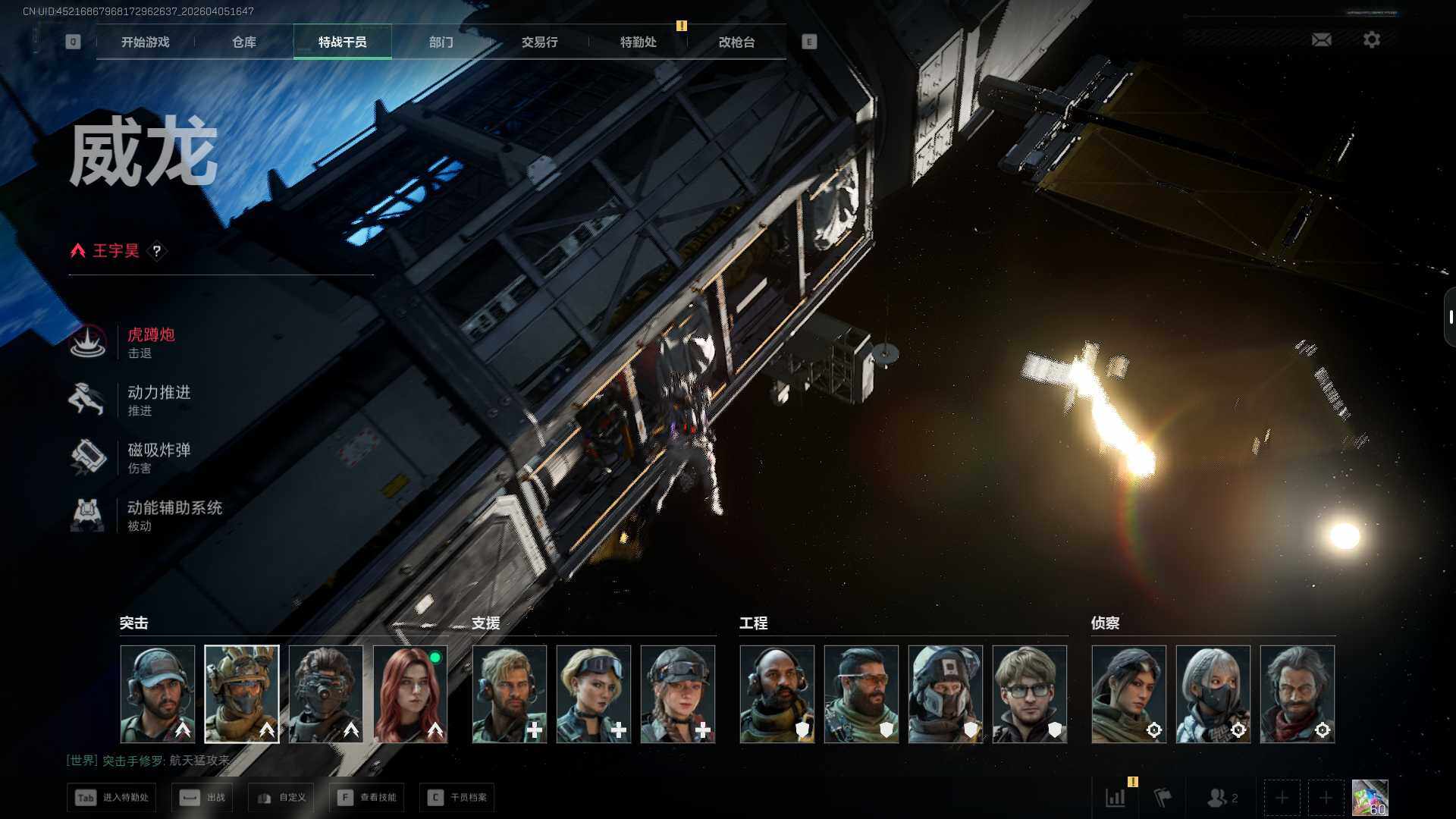Image resolution: width=1456 pixels, height=819 pixels.
Task: Open the 干员档案 button
Action: (457, 798)
